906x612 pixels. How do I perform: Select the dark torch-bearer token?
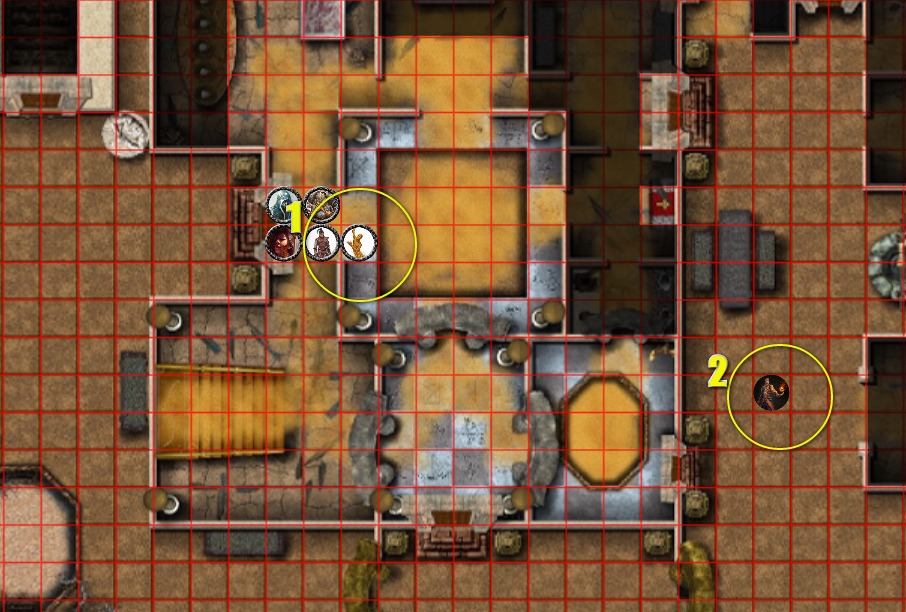pyautogui.click(x=772, y=393)
